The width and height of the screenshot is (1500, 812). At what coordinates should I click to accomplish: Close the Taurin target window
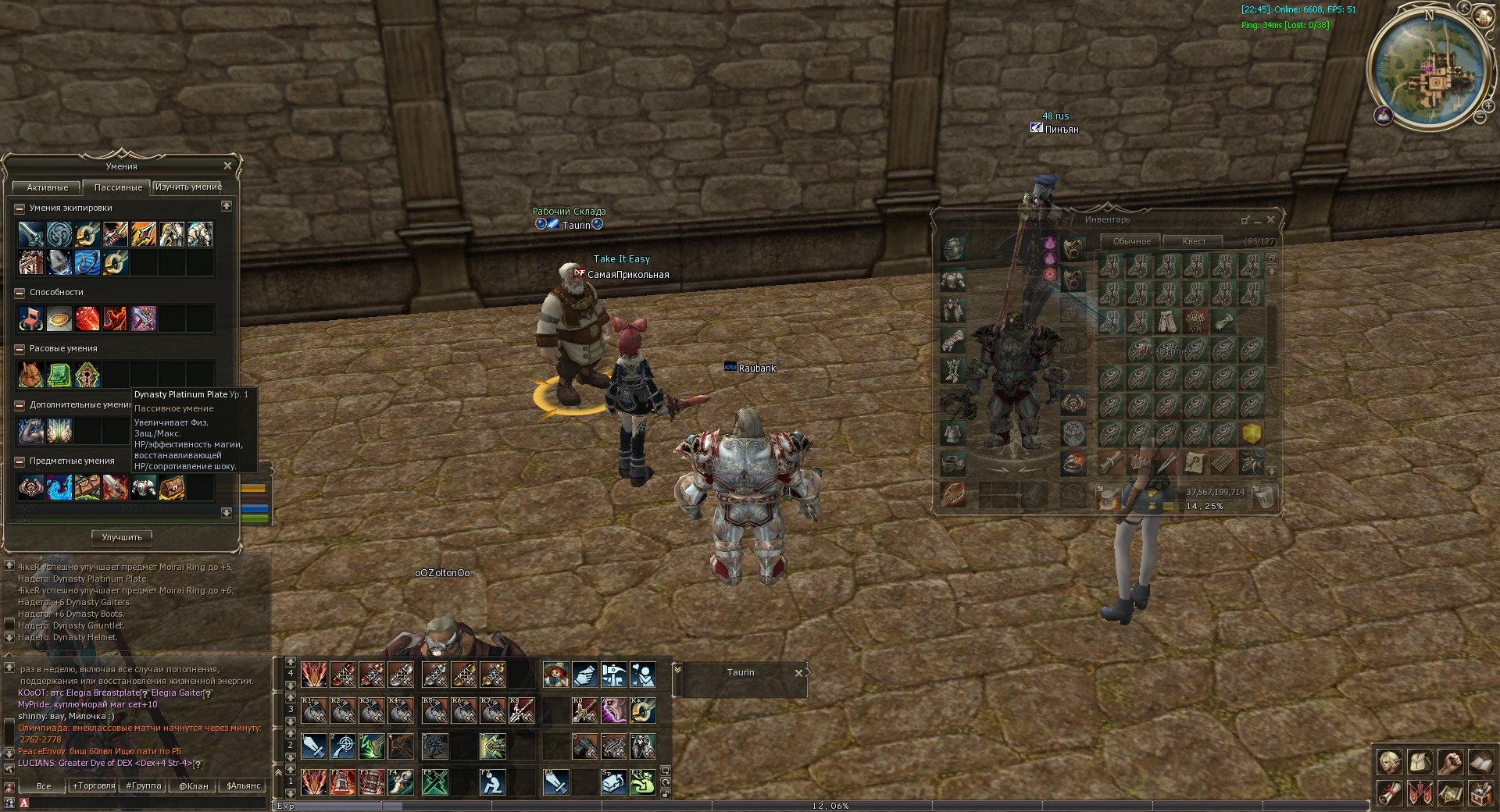coord(798,672)
